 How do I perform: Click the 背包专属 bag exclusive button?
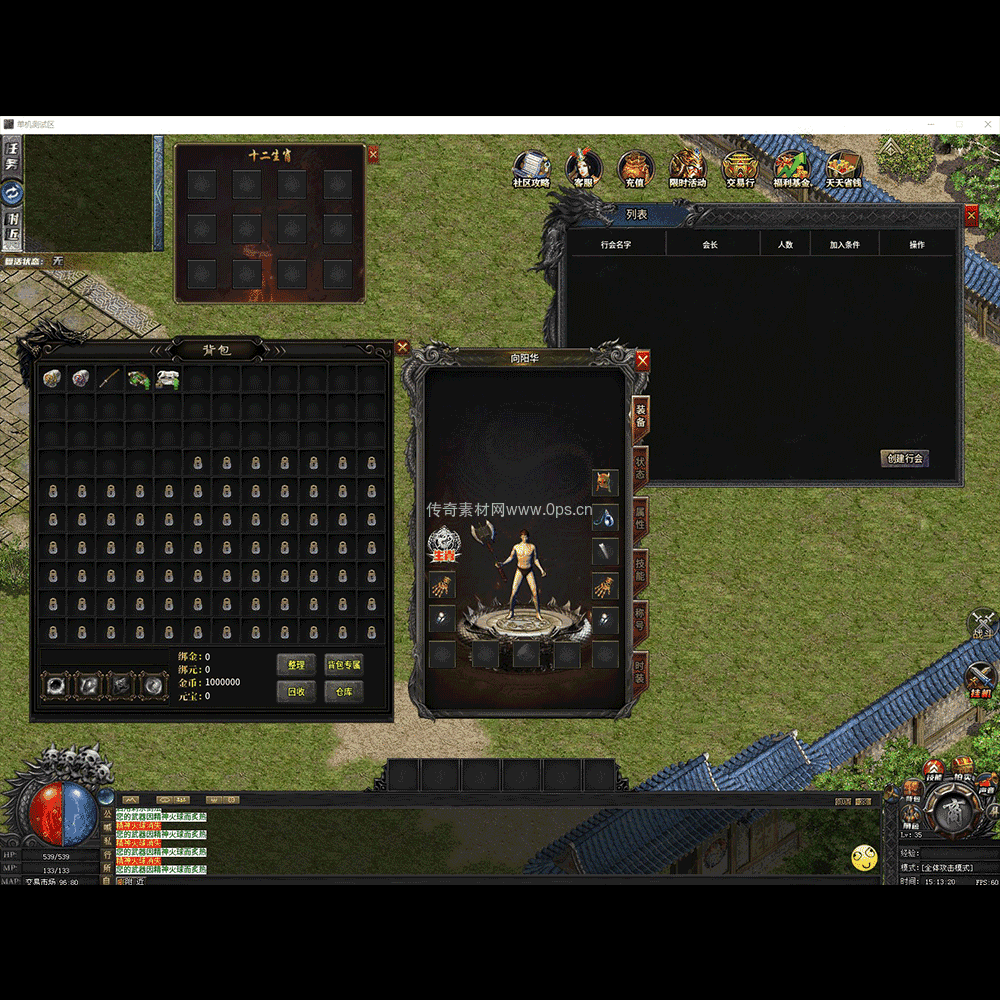tap(343, 665)
